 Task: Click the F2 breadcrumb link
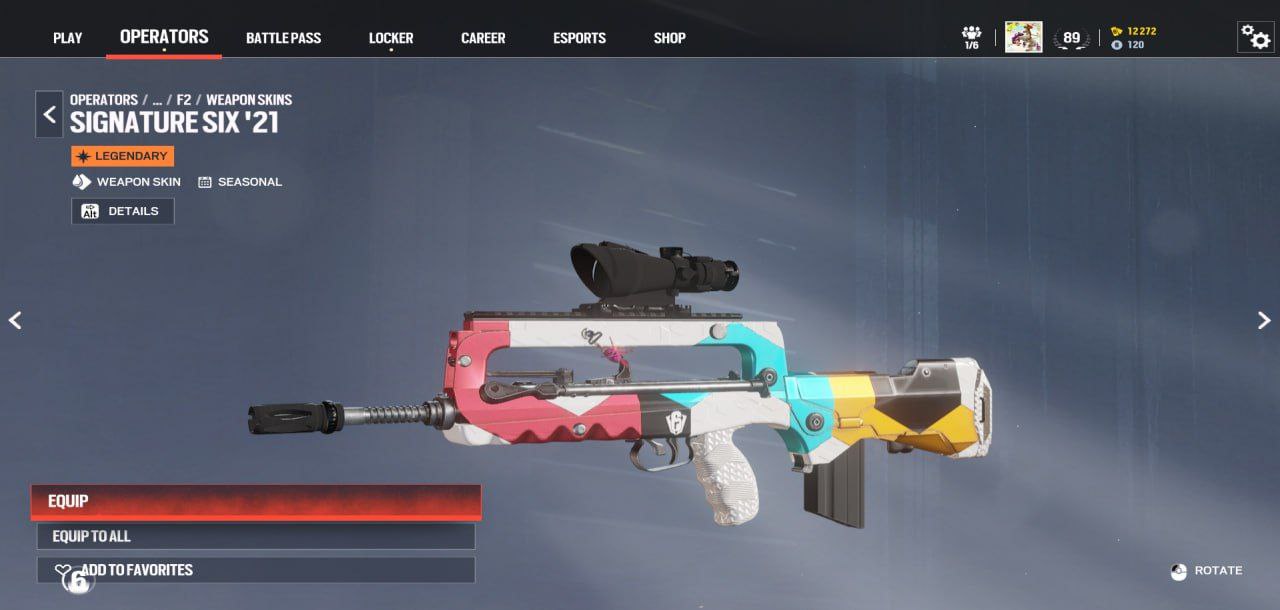pos(184,100)
